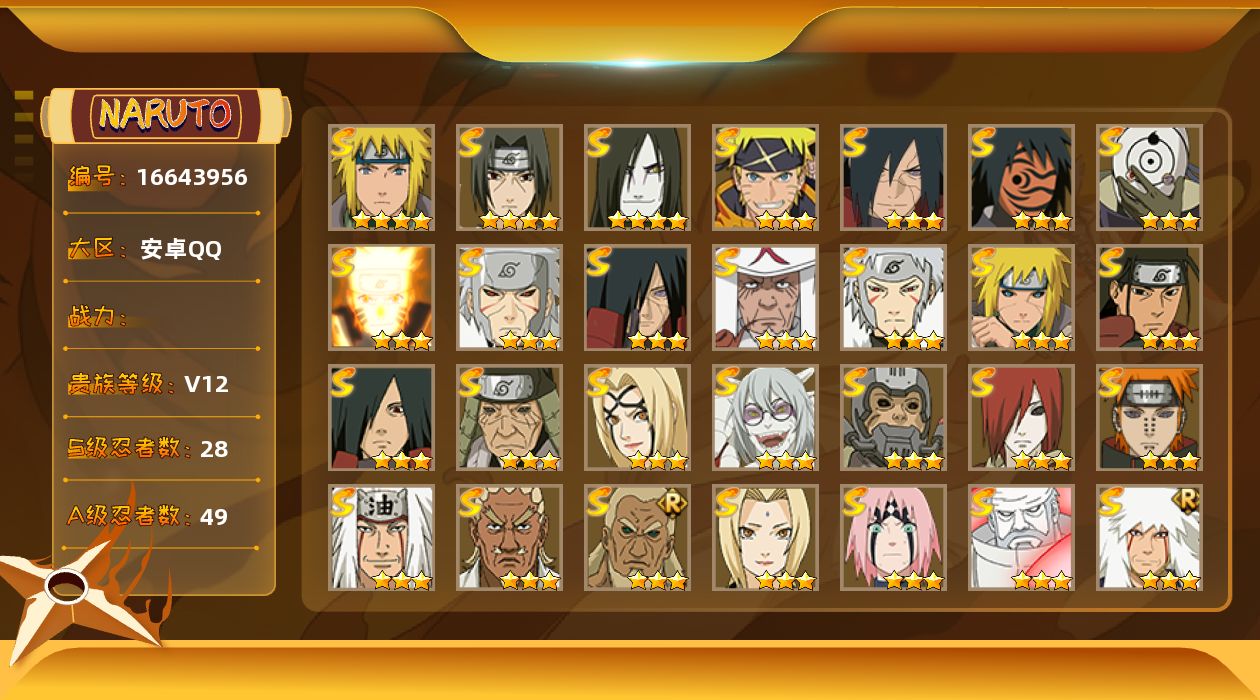Open Jiraiya with the oil headband

tap(382, 538)
